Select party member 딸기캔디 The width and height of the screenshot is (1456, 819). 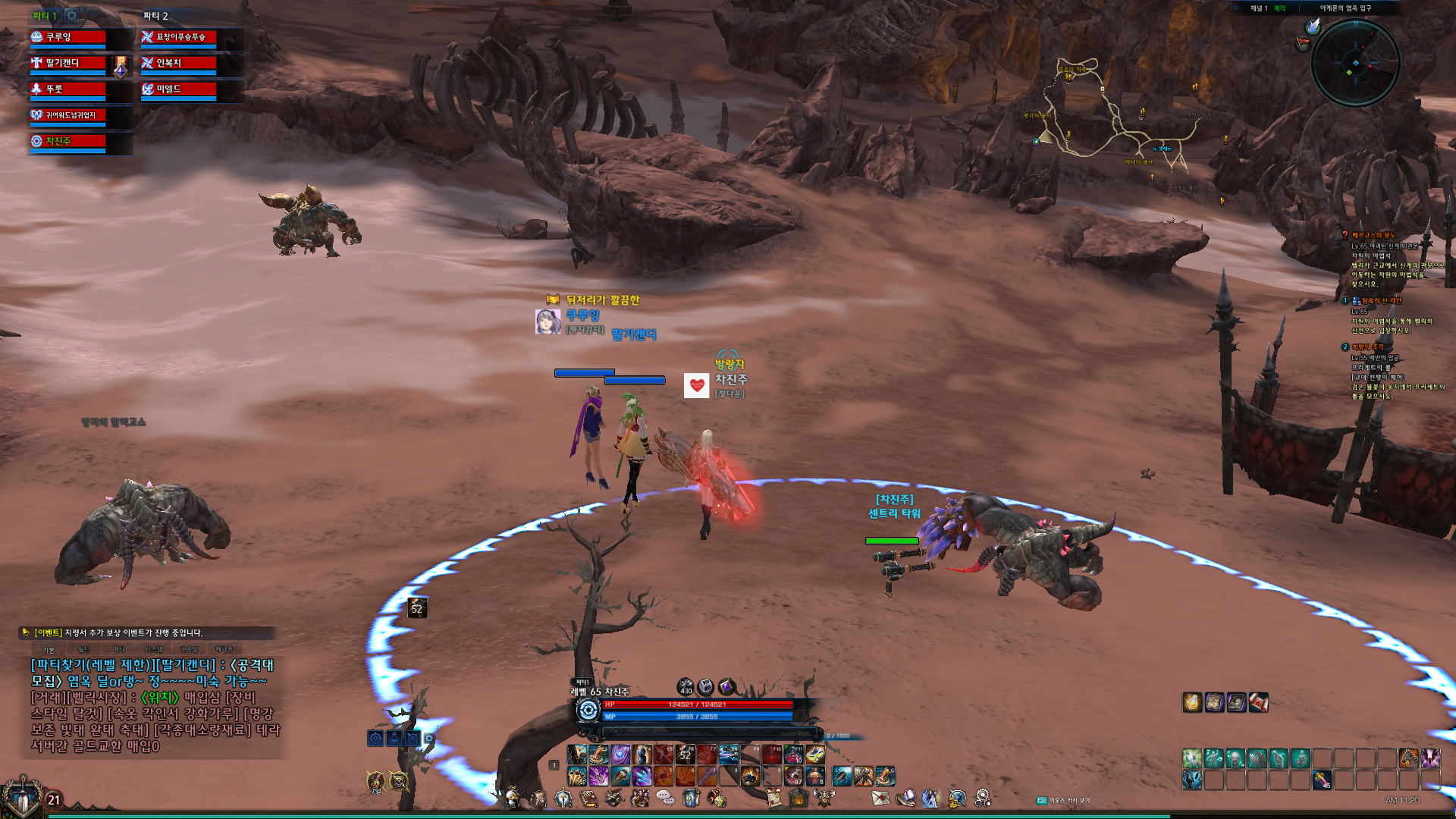click(x=68, y=64)
